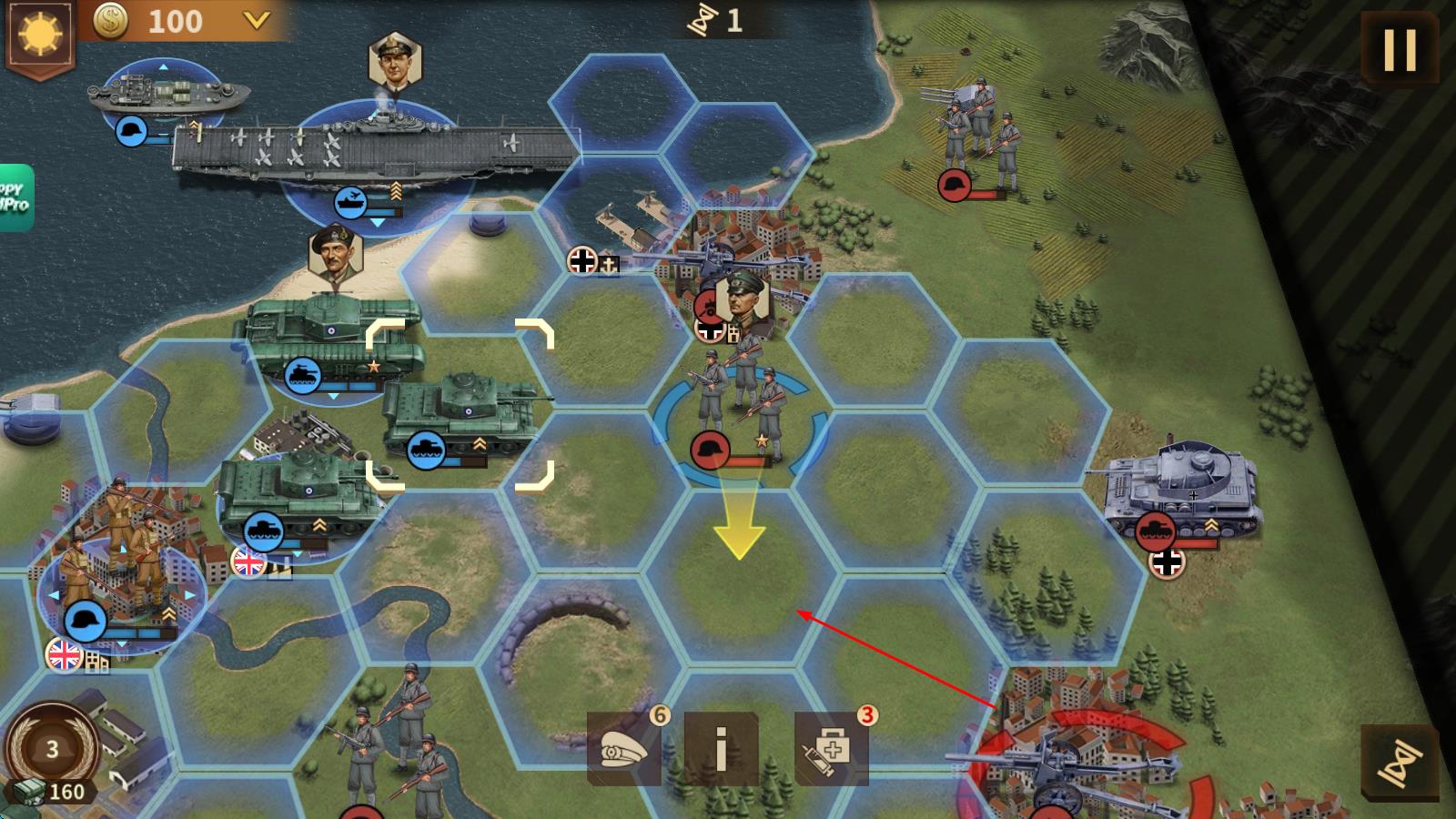Image resolution: width=1456 pixels, height=819 pixels.
Task: End the turn with the hourglass button
Action: coord(1400,763)
